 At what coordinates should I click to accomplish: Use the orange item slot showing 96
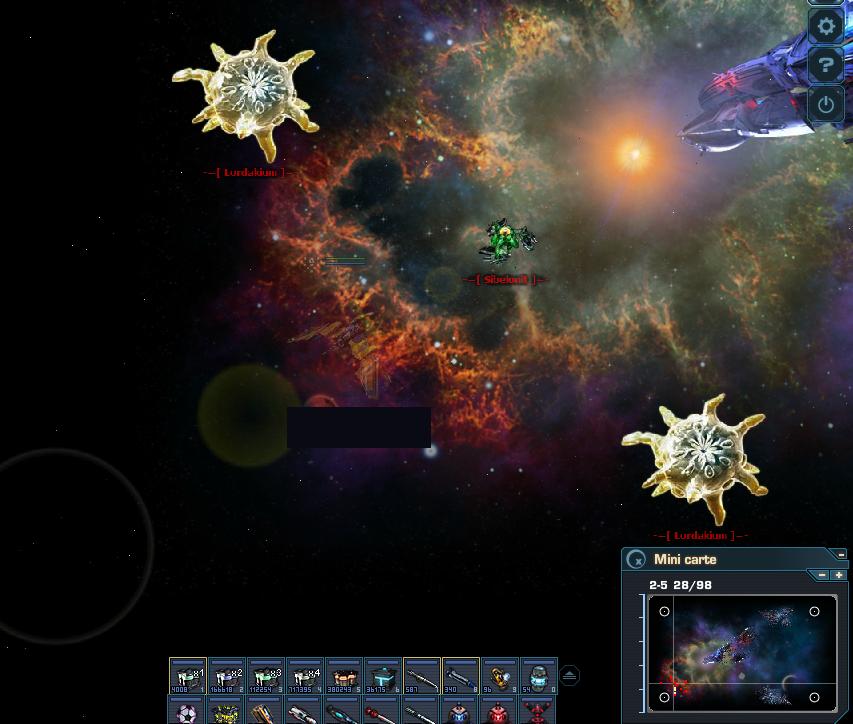[500, 676]
